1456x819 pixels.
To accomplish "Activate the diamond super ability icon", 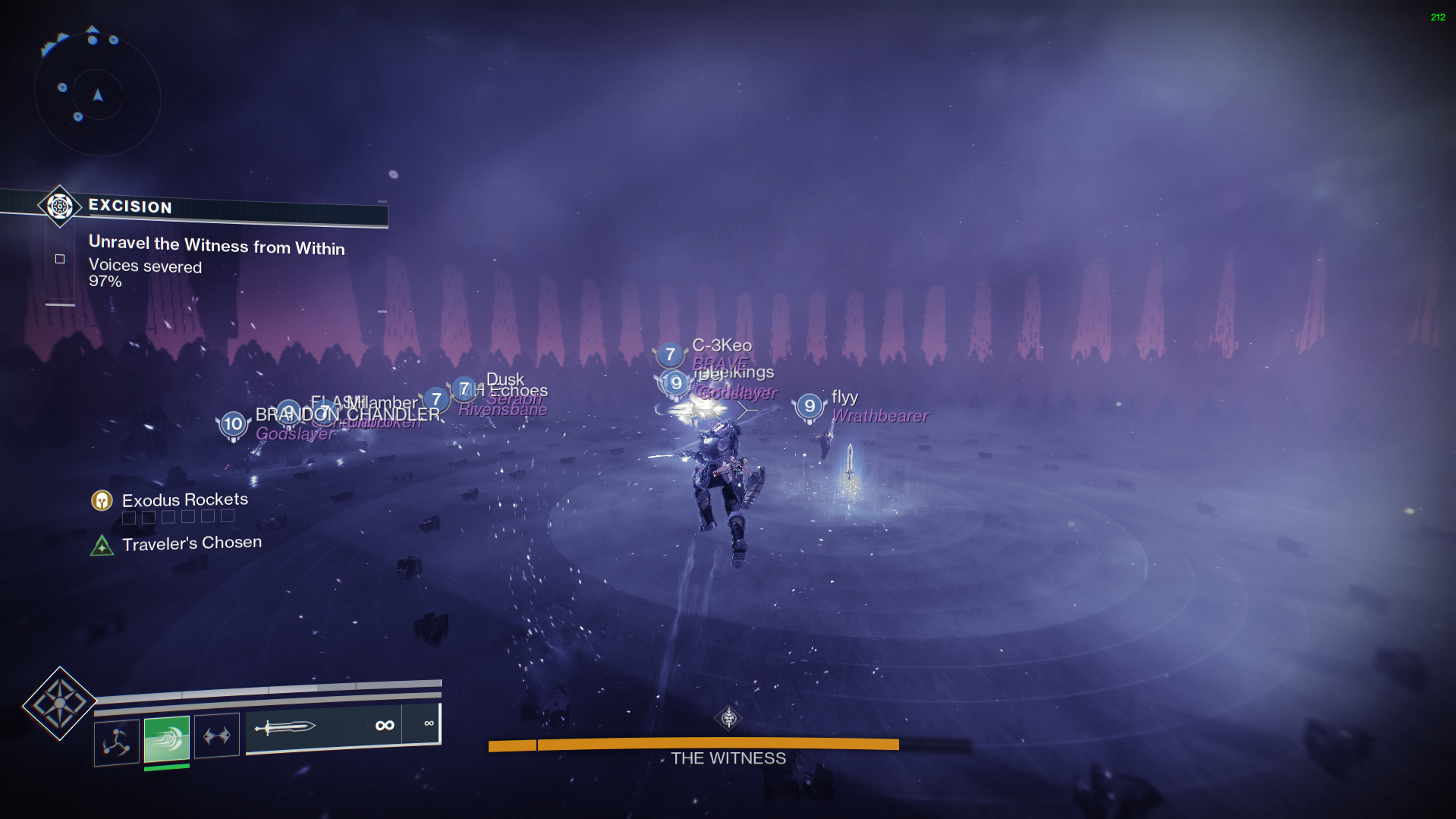I will 59,703.
